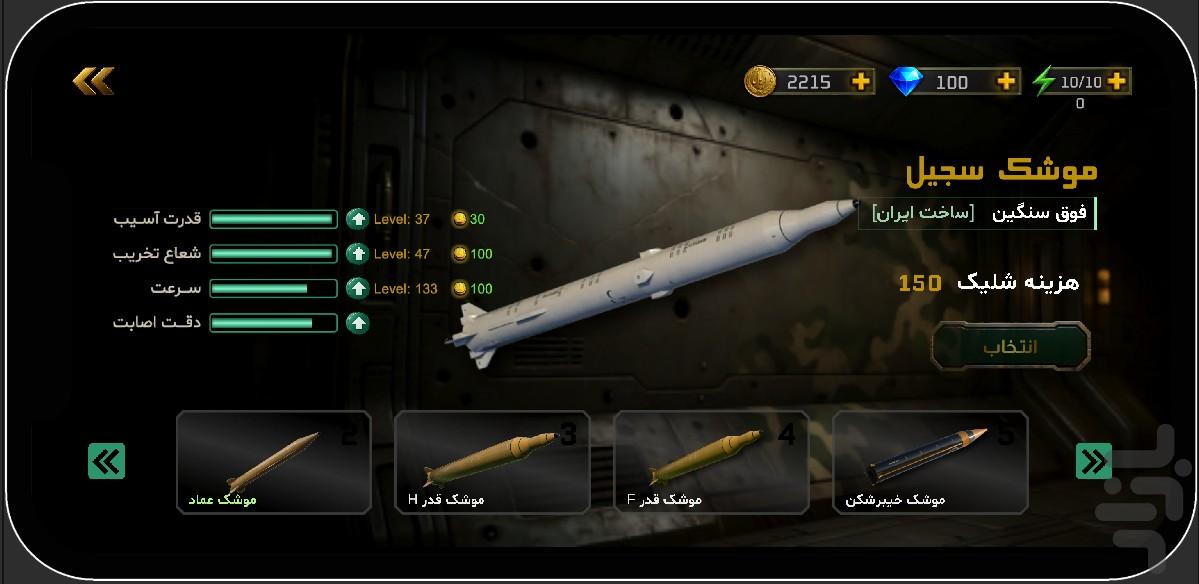This screenshot has height=584, width=1199.
Task: Upgrade شعاع تخریب destruction radius stat
Action: click(x=357, y=254)
